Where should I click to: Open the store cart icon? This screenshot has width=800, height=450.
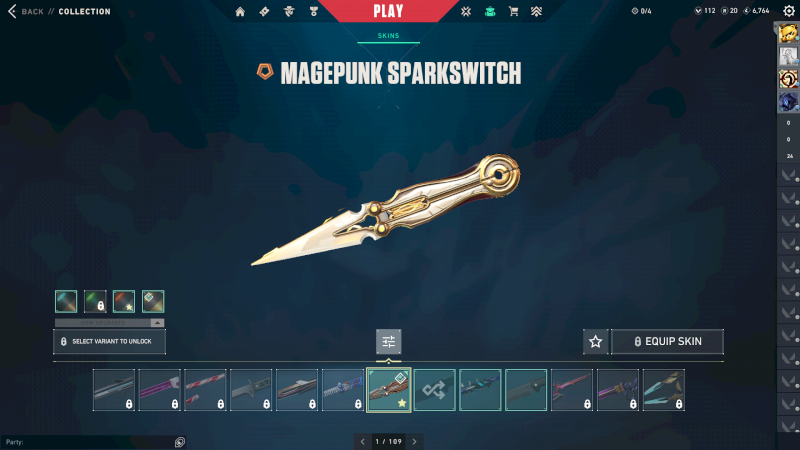coord(513,12)
